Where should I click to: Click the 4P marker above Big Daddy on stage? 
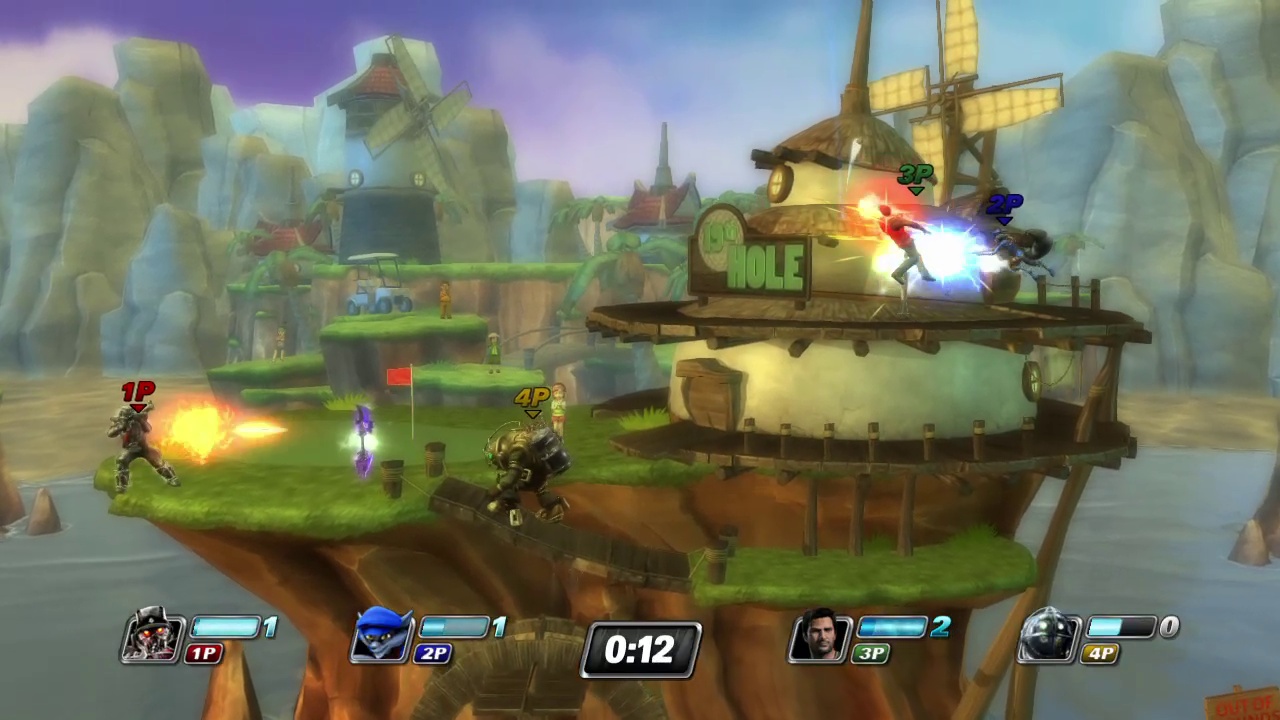(x=532, y=399)
